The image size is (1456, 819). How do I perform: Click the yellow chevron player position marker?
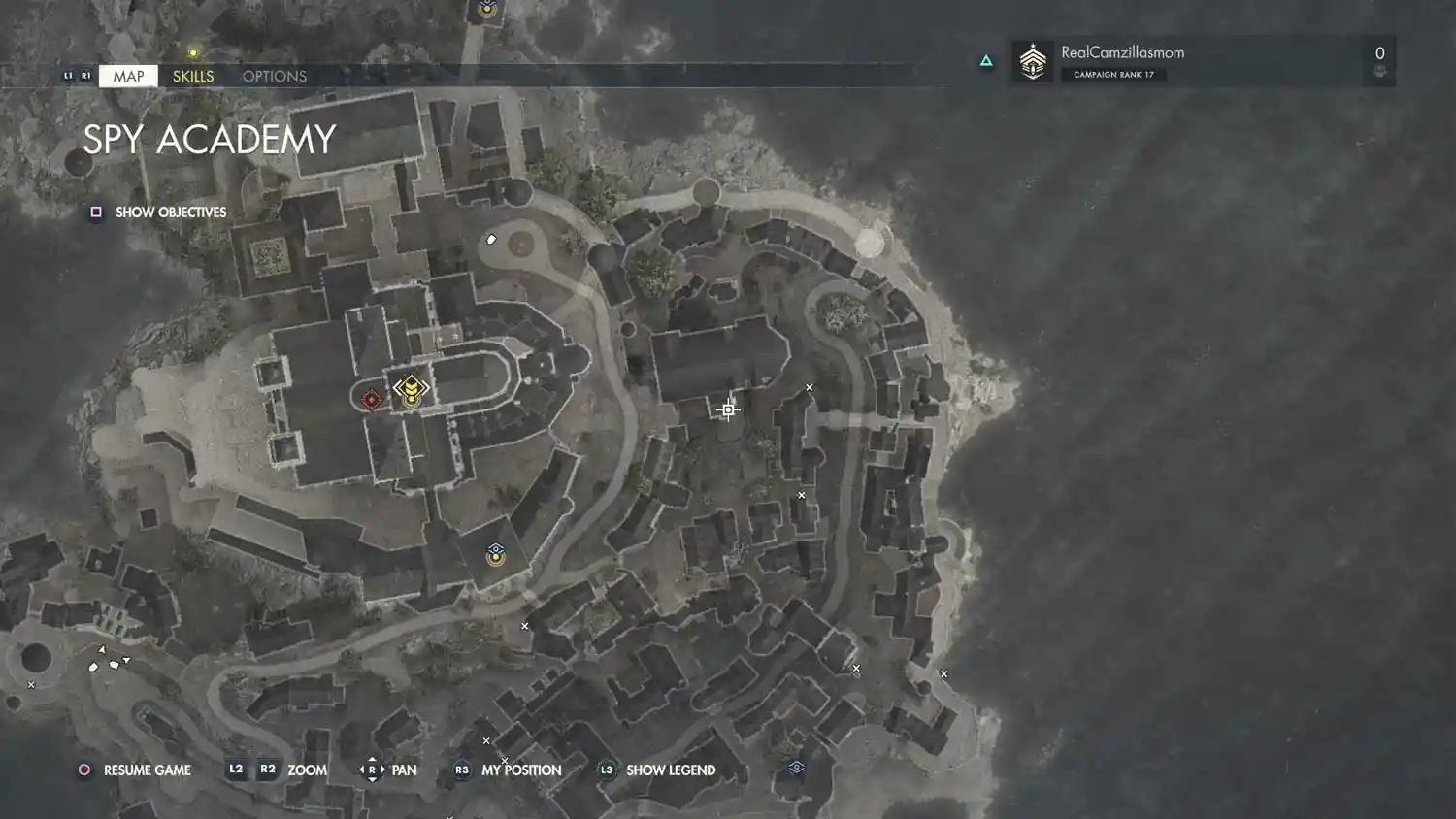(411, 389)
